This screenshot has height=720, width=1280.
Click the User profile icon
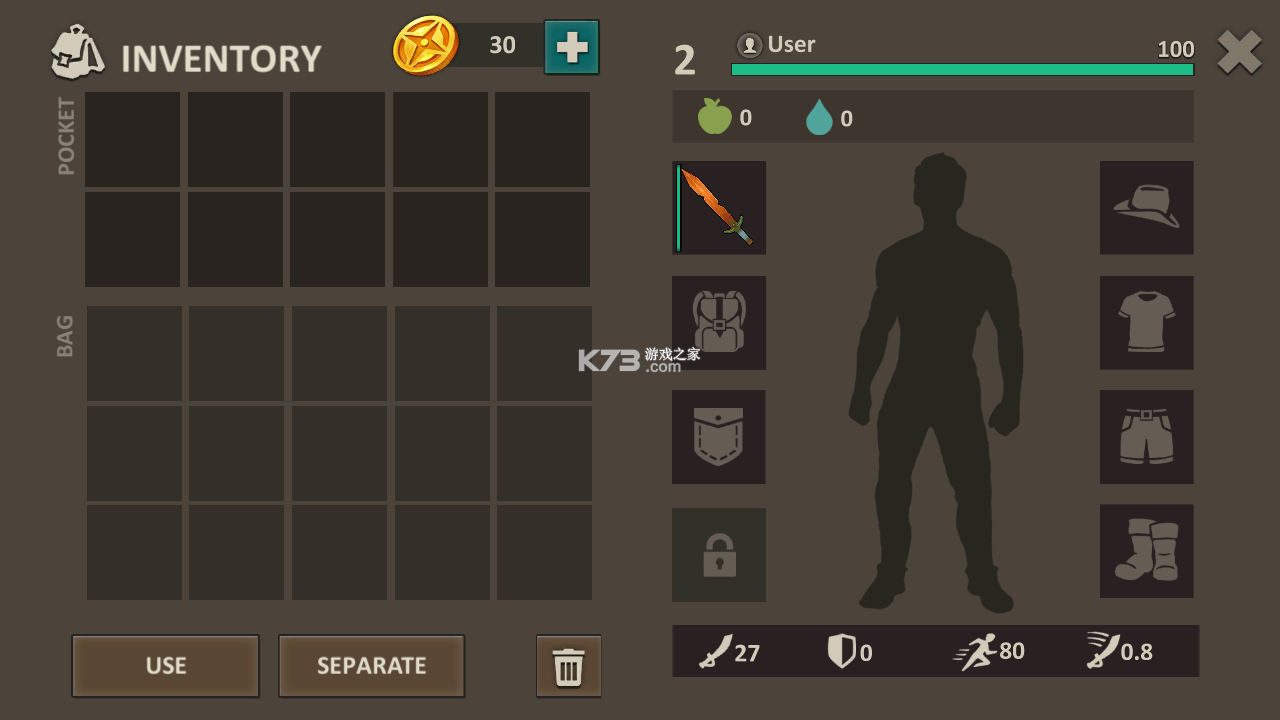tap(750, 44)
